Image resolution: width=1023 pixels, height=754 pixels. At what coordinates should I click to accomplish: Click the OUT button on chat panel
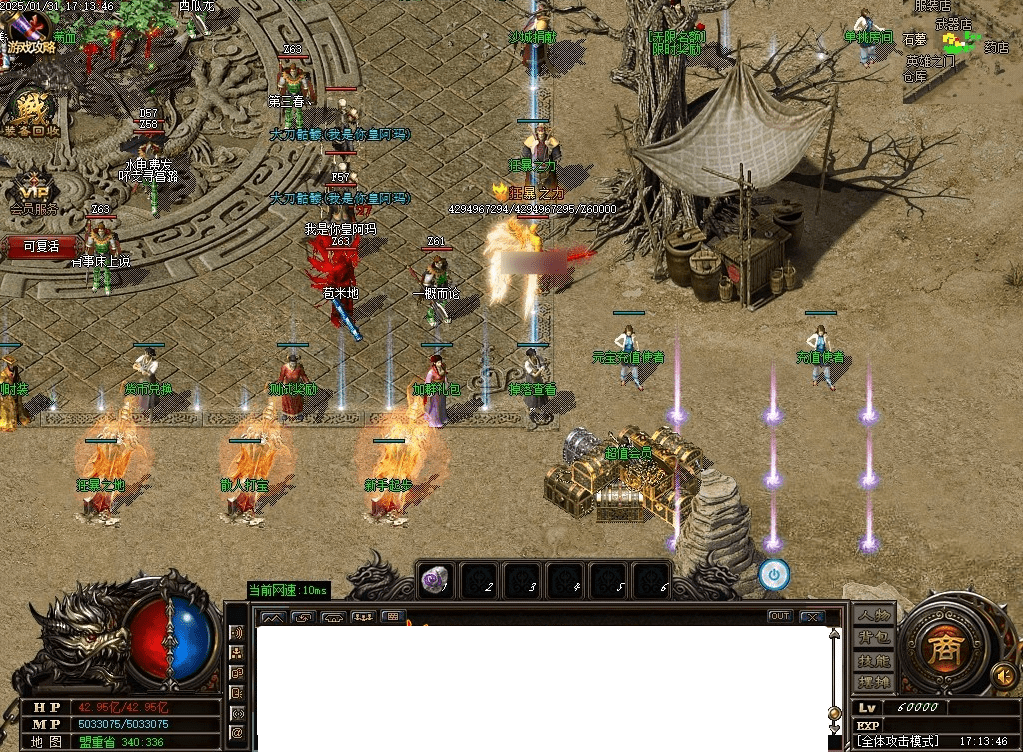[x=779, y=616]
